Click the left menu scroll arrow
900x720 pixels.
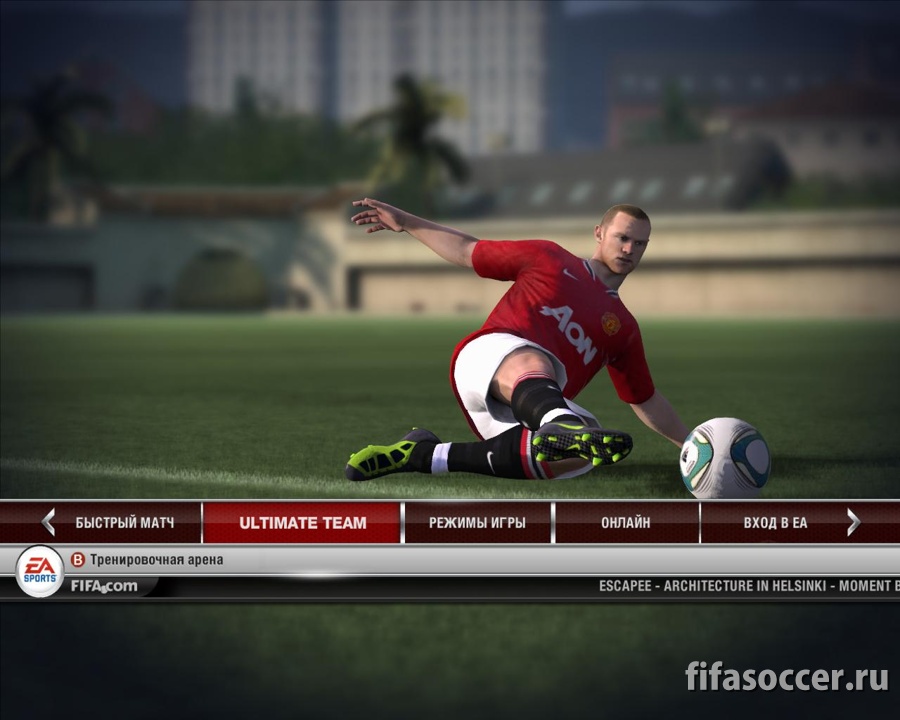tap(48, 522)
